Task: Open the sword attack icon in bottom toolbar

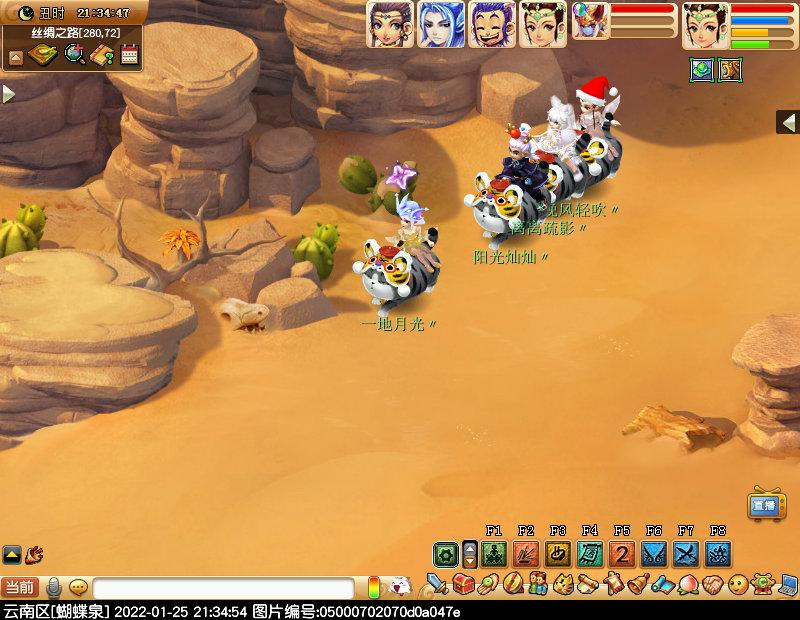Action: point(437,583)
